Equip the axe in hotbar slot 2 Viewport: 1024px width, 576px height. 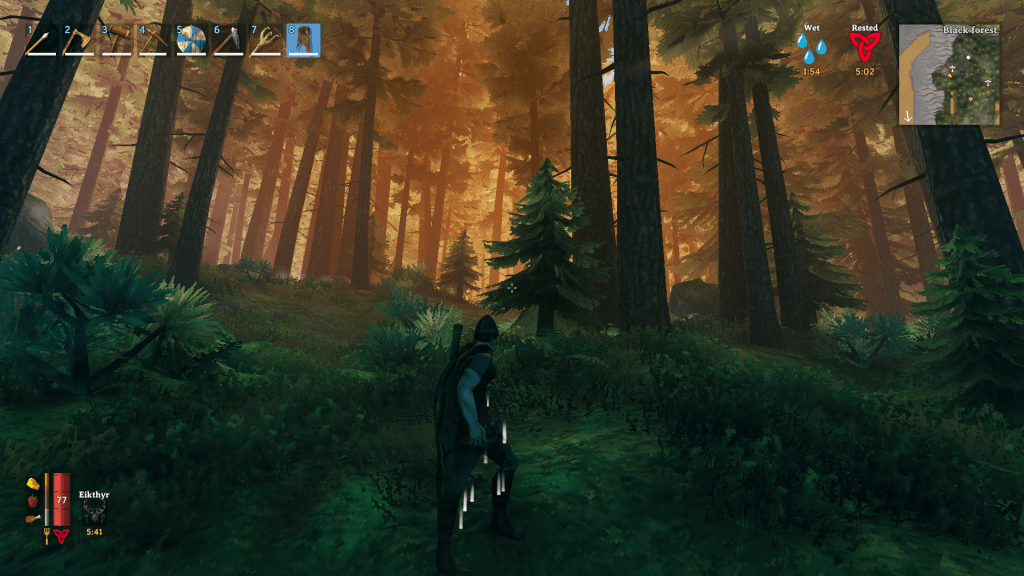click(78, 40)
